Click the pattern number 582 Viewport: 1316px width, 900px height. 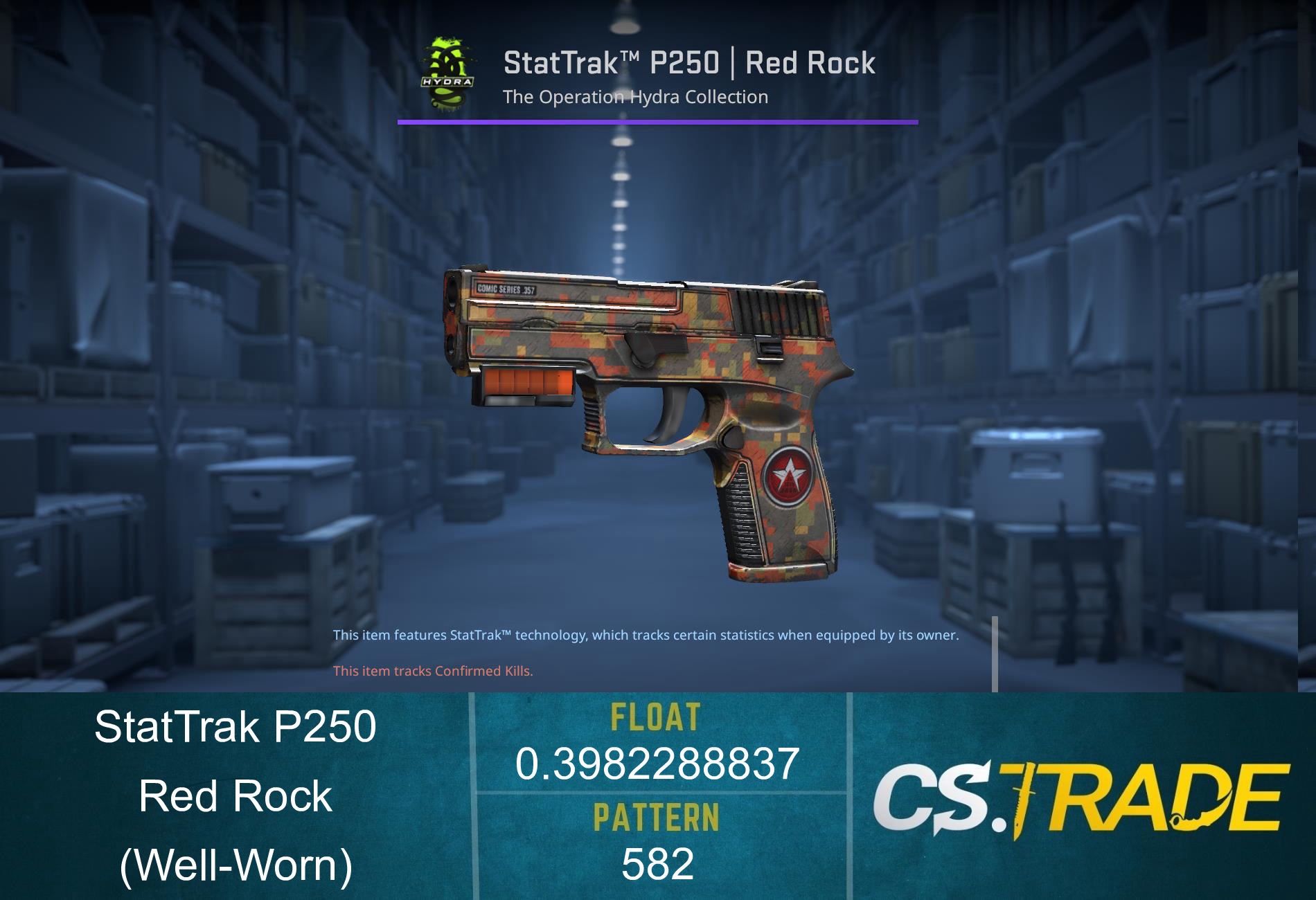pos(655,861)
